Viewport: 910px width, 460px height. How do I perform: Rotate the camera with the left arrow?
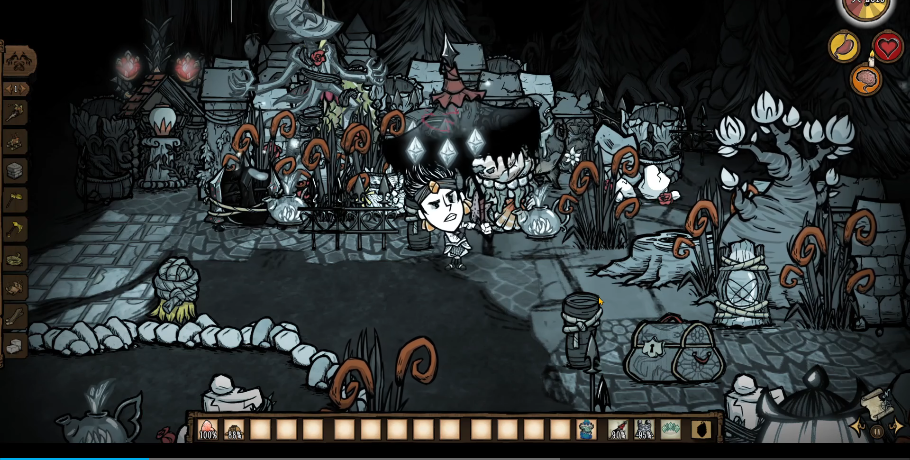(x=858, y=427)
